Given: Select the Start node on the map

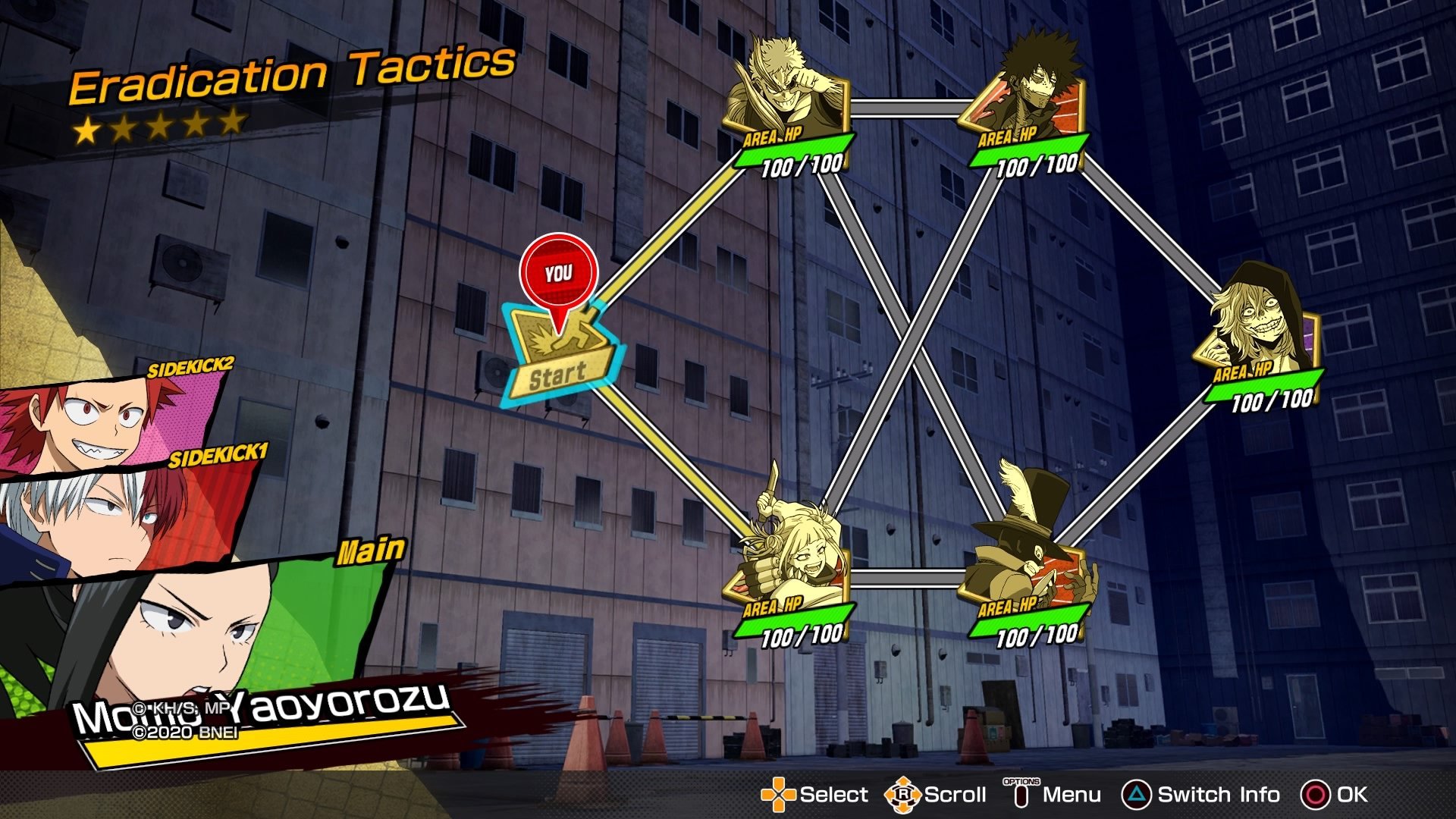Looking at the screenshot, I should (x=560, y=356).
